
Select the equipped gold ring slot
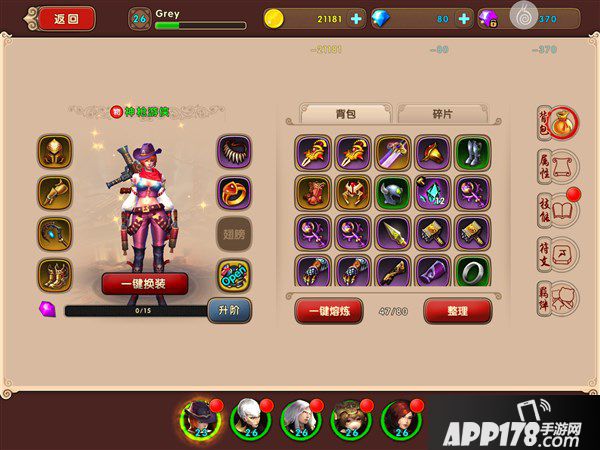coord(234,192)
